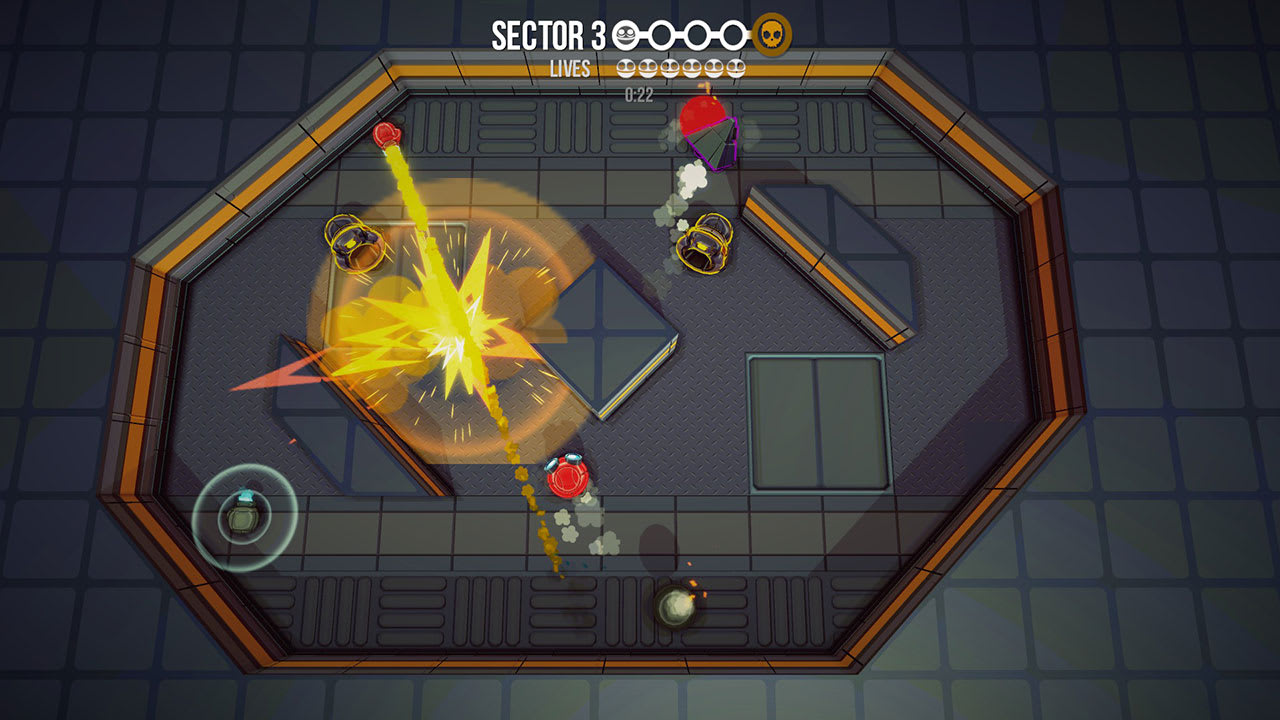The height and width of the screenshot is (720, 1280).
Task: Click the red balloon pickup at the top edge
Action: click(x=703, y=112)
